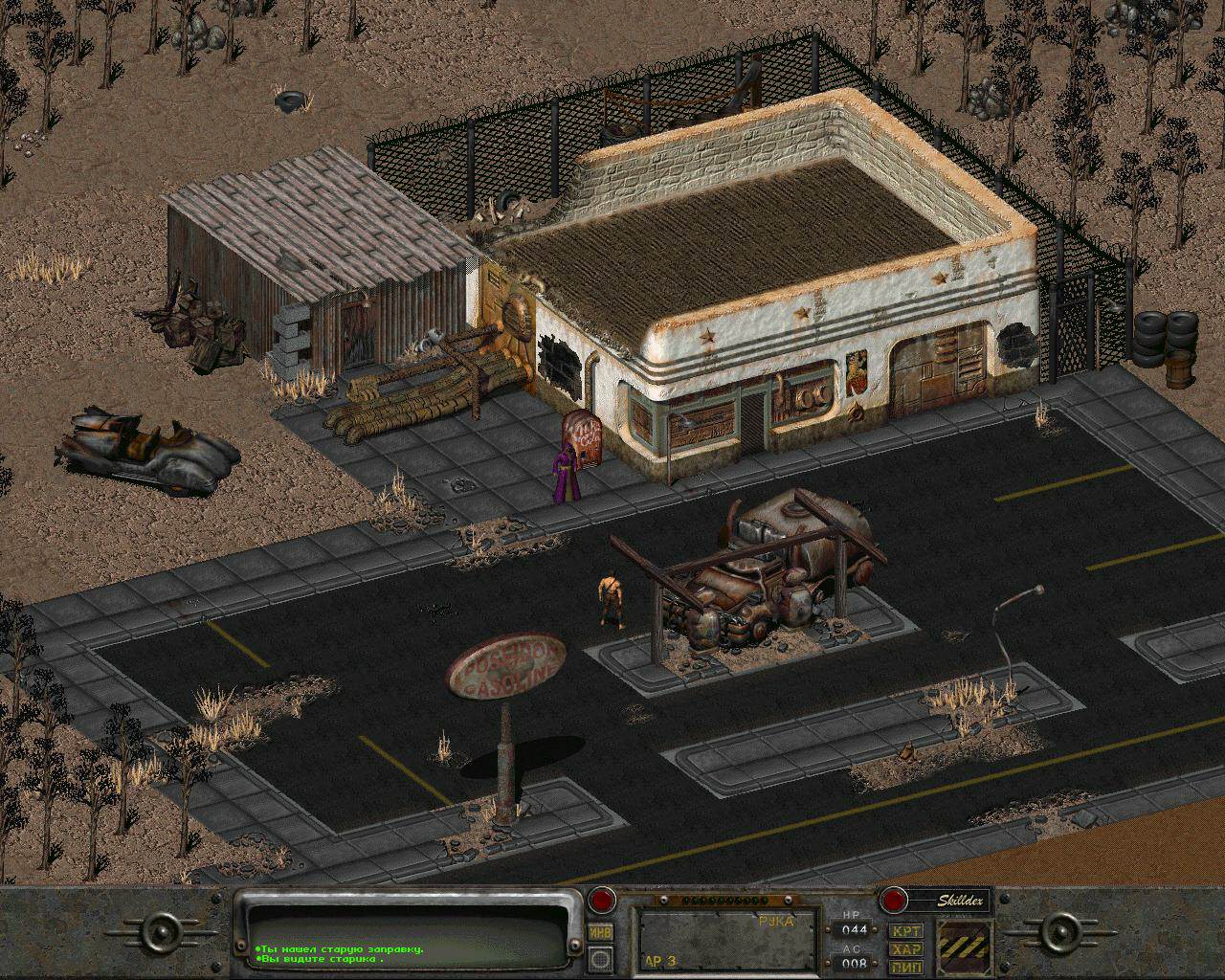This screenshot has height=980, width=1225.
Task: Open the world map with КРТ
Action: coord(905,931)
